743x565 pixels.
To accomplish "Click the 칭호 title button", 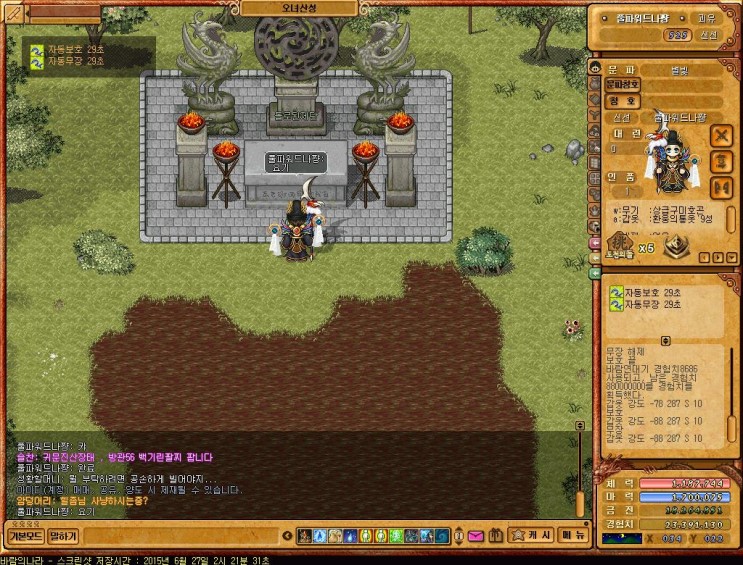I will click(x=620, y=101).
